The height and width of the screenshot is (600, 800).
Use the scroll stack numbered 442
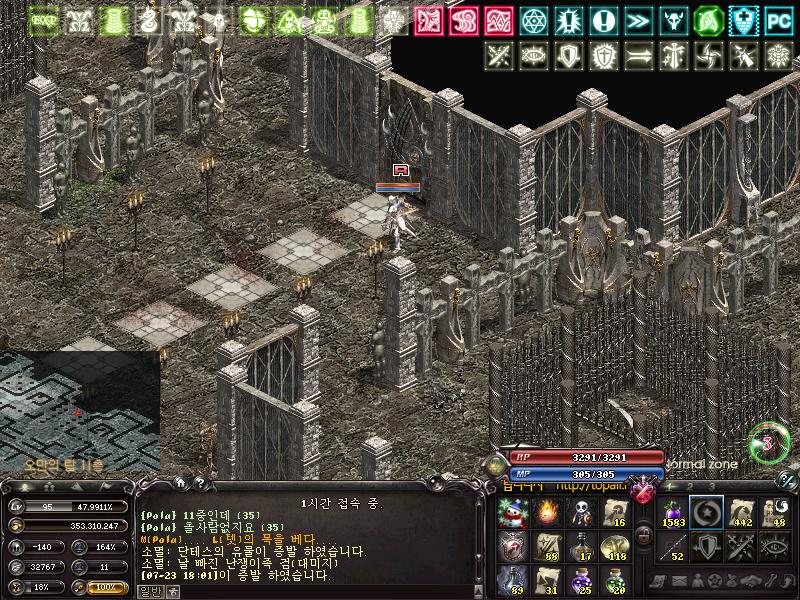coord(741,514)
